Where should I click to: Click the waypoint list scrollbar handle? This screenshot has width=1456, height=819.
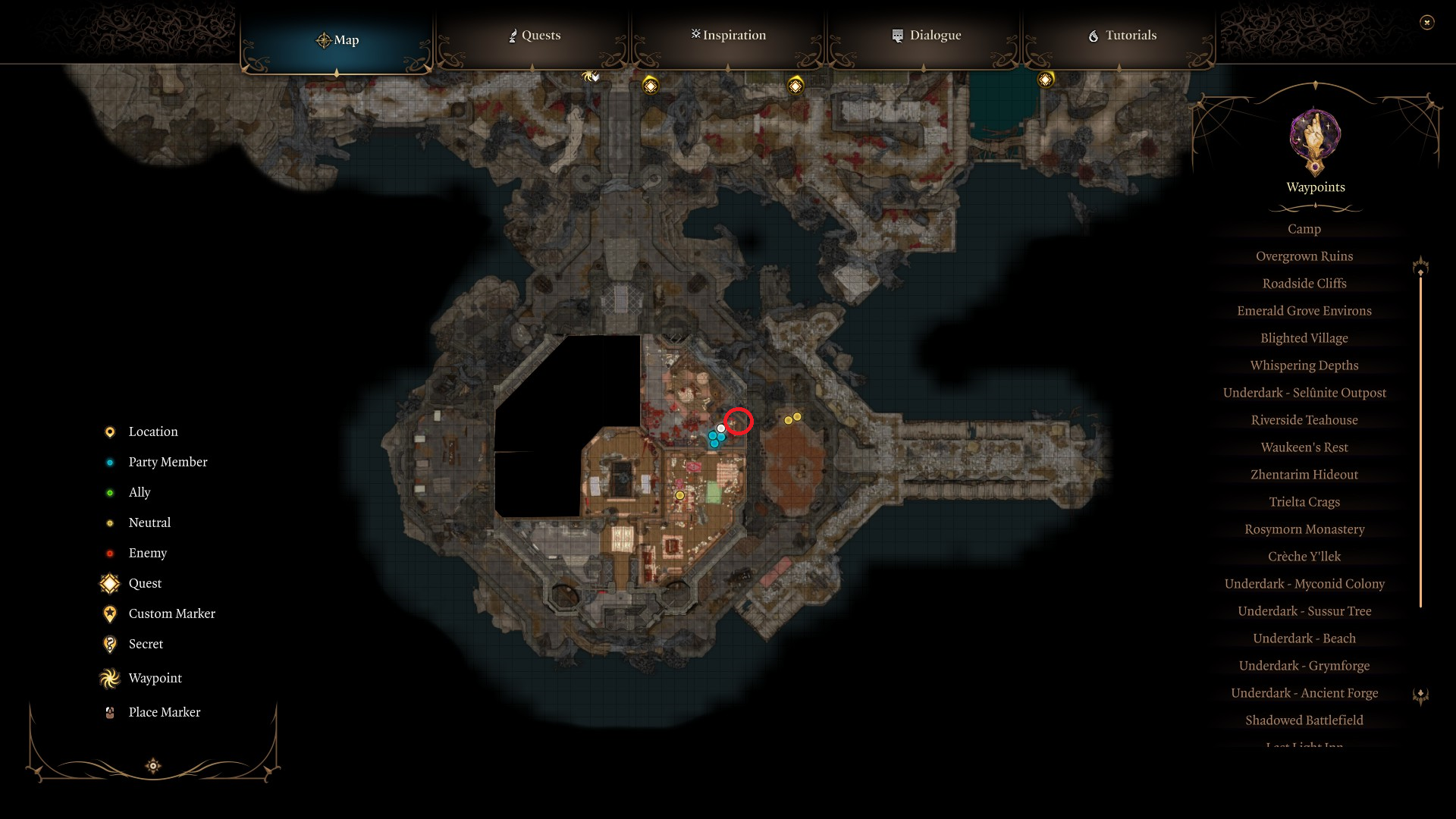[x=1420, y=266]
